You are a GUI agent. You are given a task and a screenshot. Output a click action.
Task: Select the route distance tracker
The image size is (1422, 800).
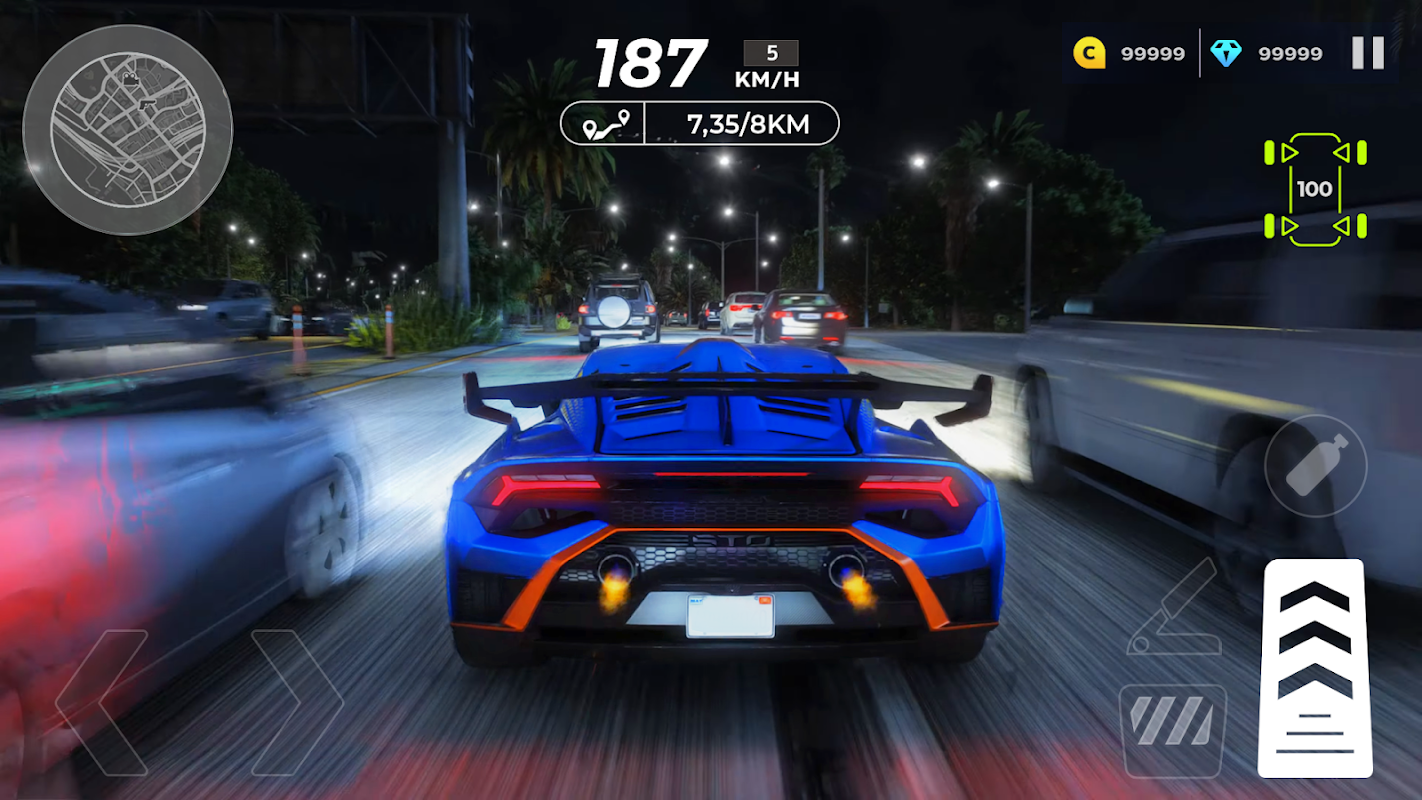(699, 124)
